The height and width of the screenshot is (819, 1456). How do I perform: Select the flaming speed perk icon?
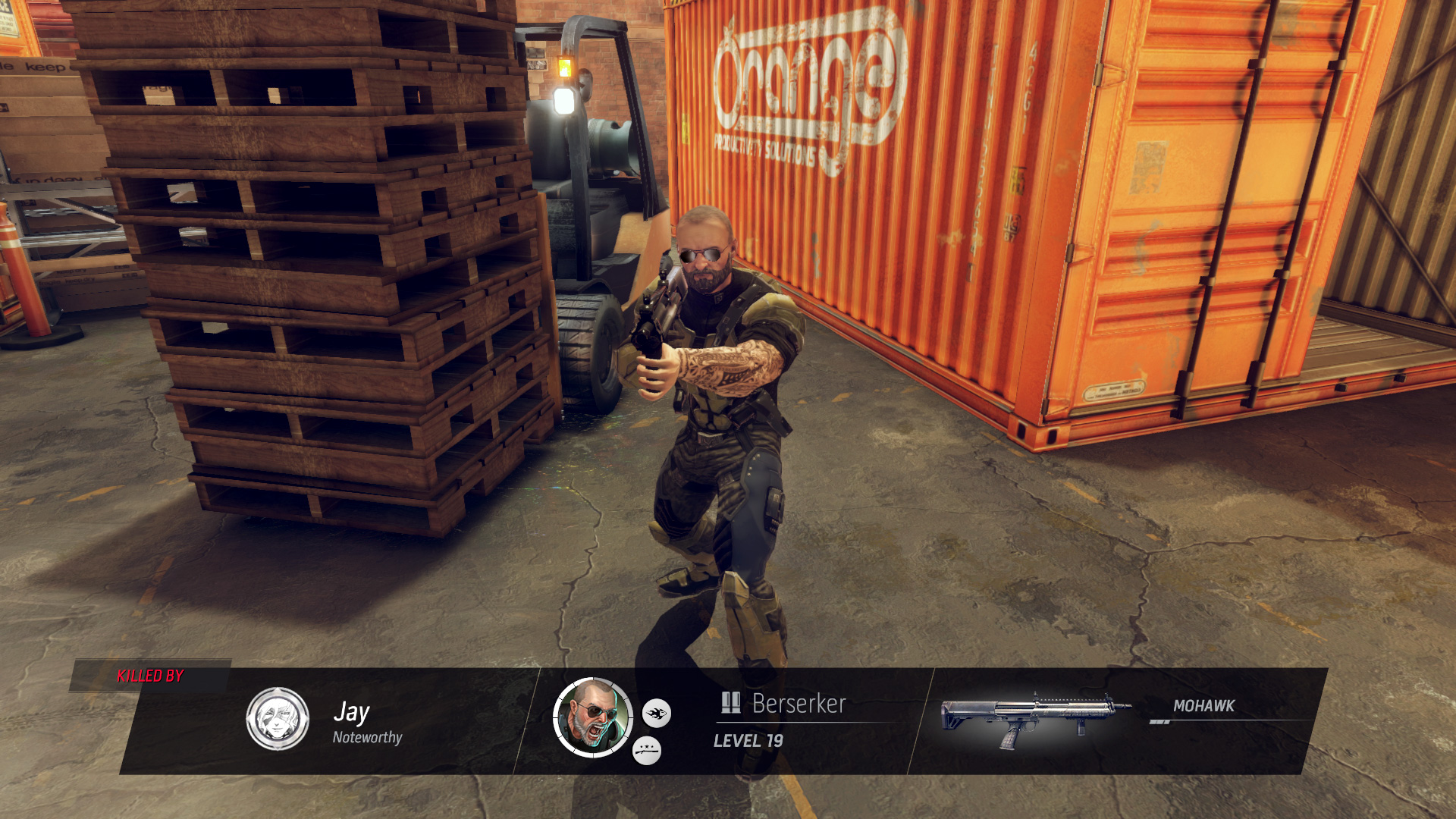point(657,713)
